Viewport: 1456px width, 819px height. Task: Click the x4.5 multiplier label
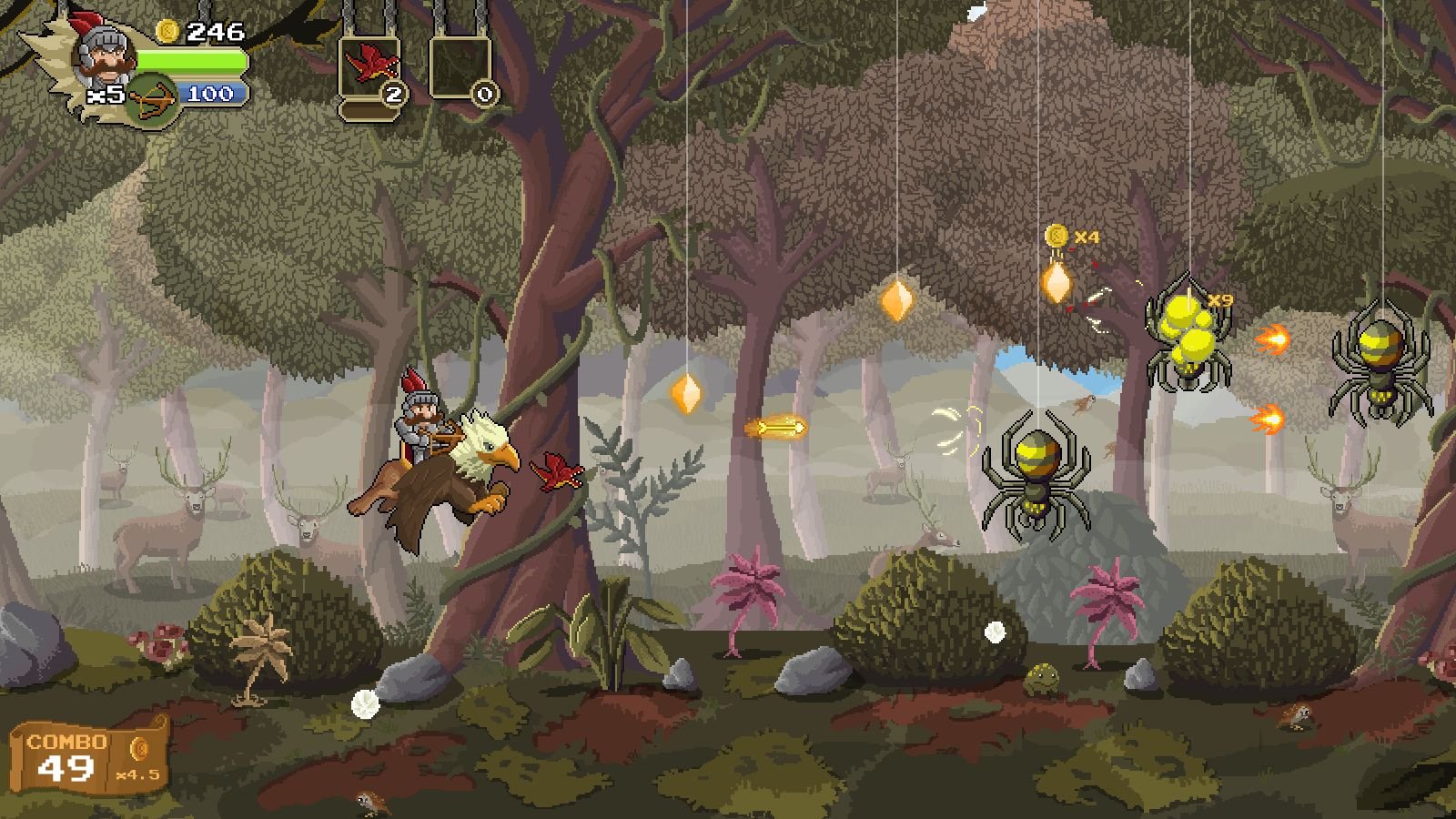tap(136, 776)
